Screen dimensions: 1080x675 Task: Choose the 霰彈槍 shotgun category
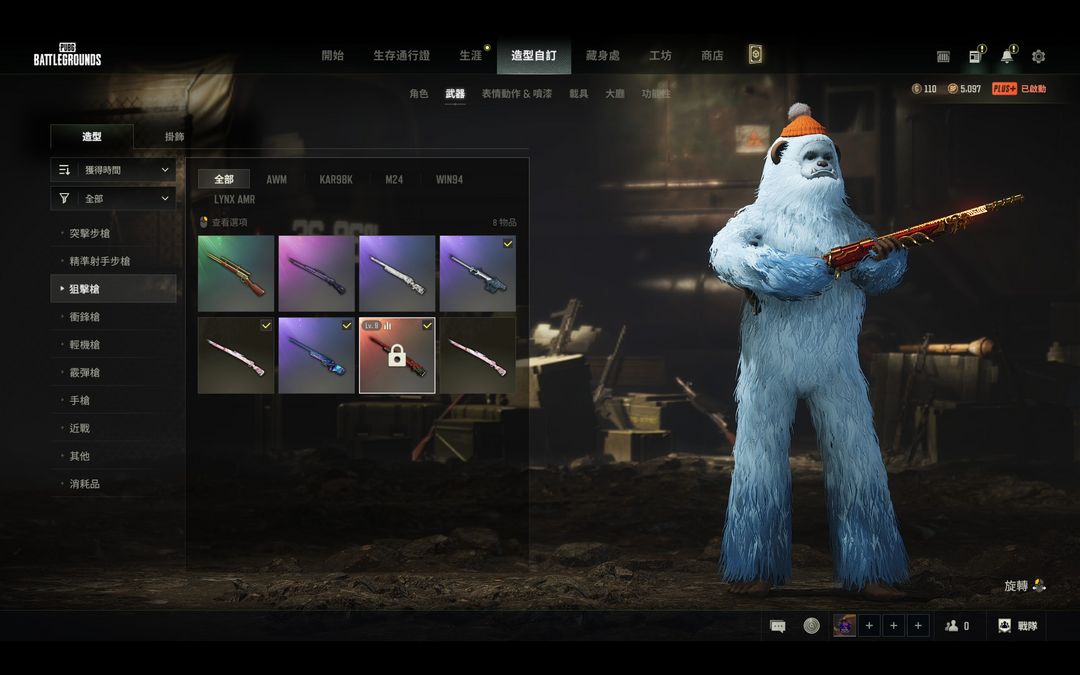(x=84, y=372)
